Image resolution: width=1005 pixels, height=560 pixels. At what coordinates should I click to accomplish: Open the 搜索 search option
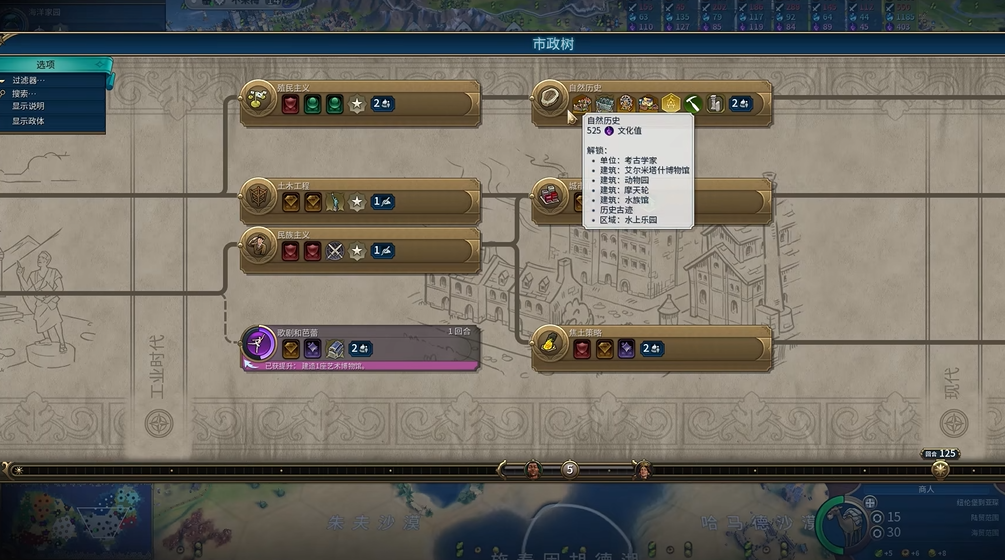tap(27, 93)
